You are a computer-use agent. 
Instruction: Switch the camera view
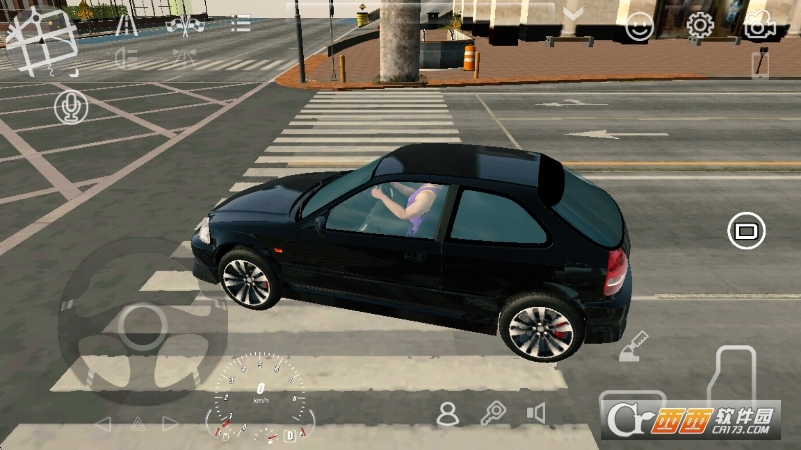[x=760, y=26]
